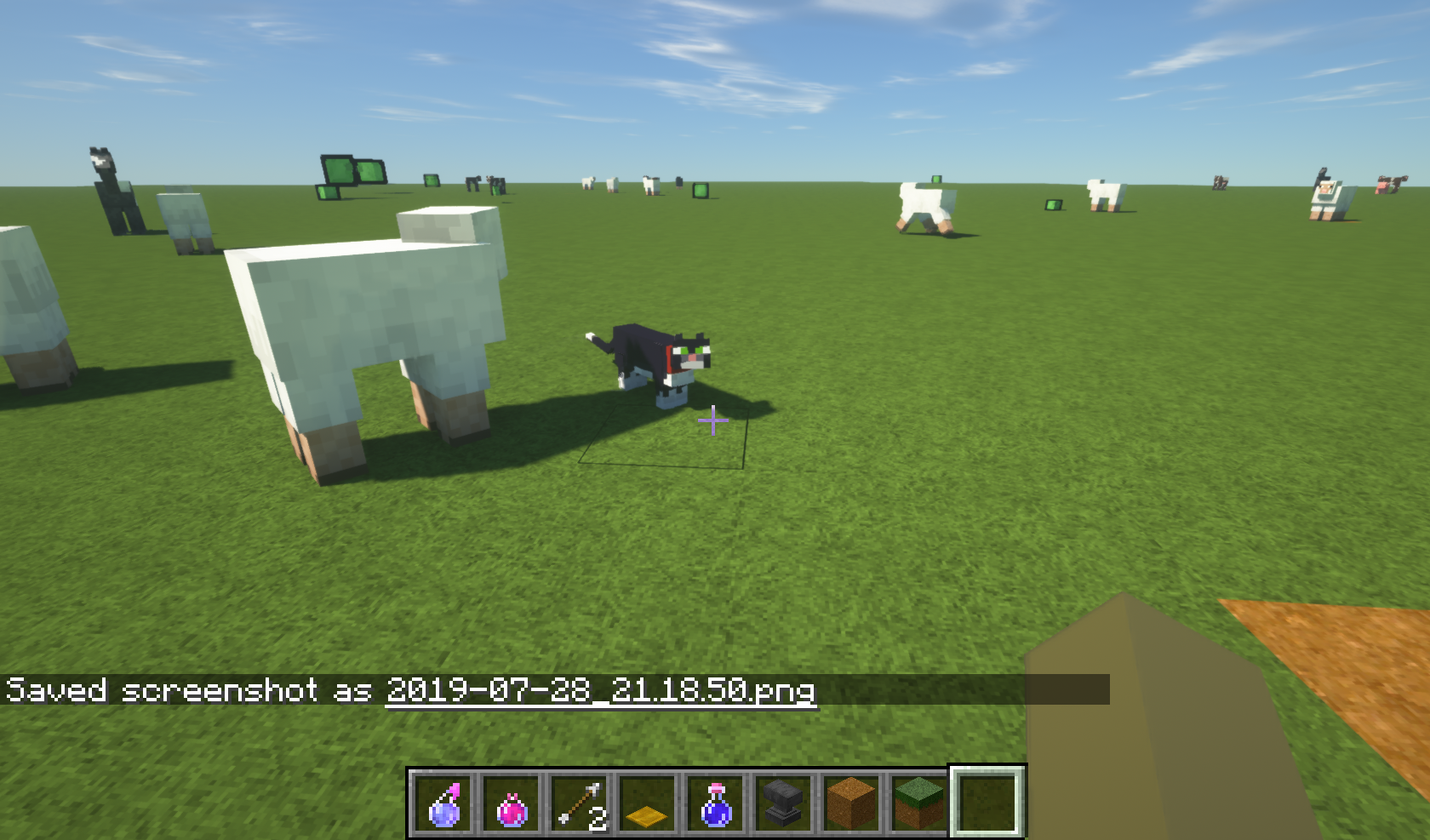The image size is (1430, 840).
Task: Open the saved screenshot 2019-07-28_21.18.50.png link
Action: pyautogui.click(x=600, y=691)
